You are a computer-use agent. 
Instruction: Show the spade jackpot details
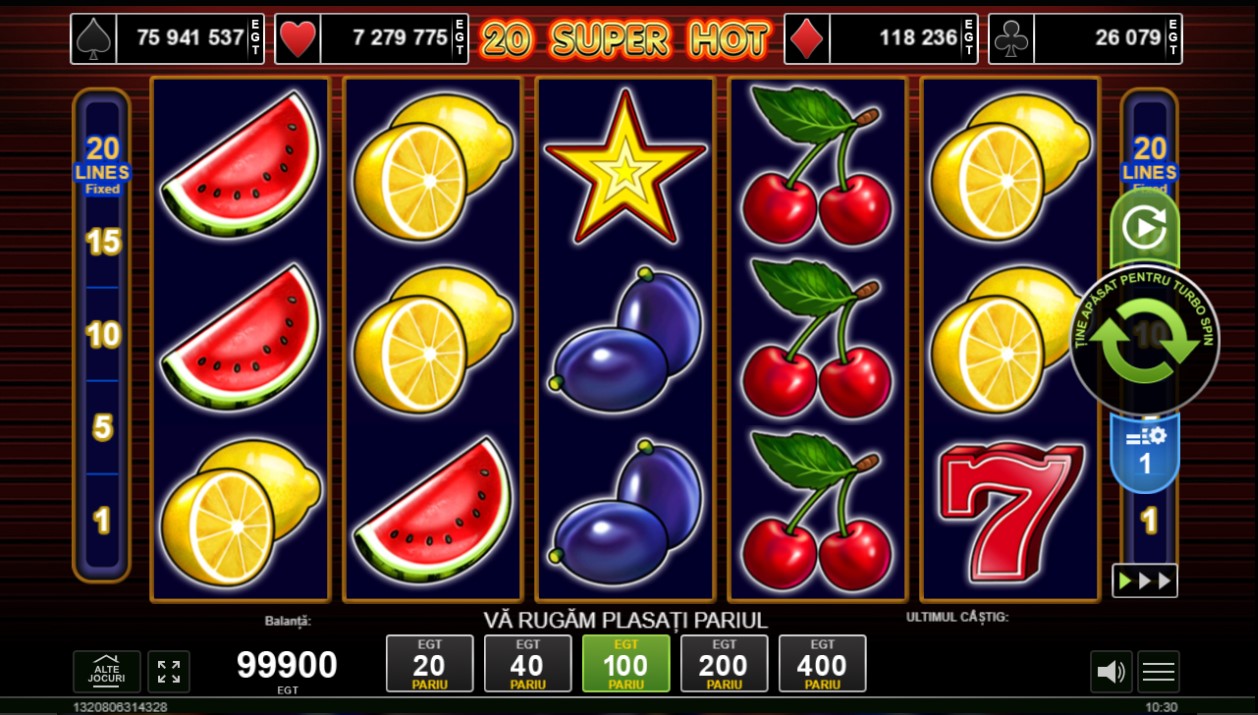point(167,39)
